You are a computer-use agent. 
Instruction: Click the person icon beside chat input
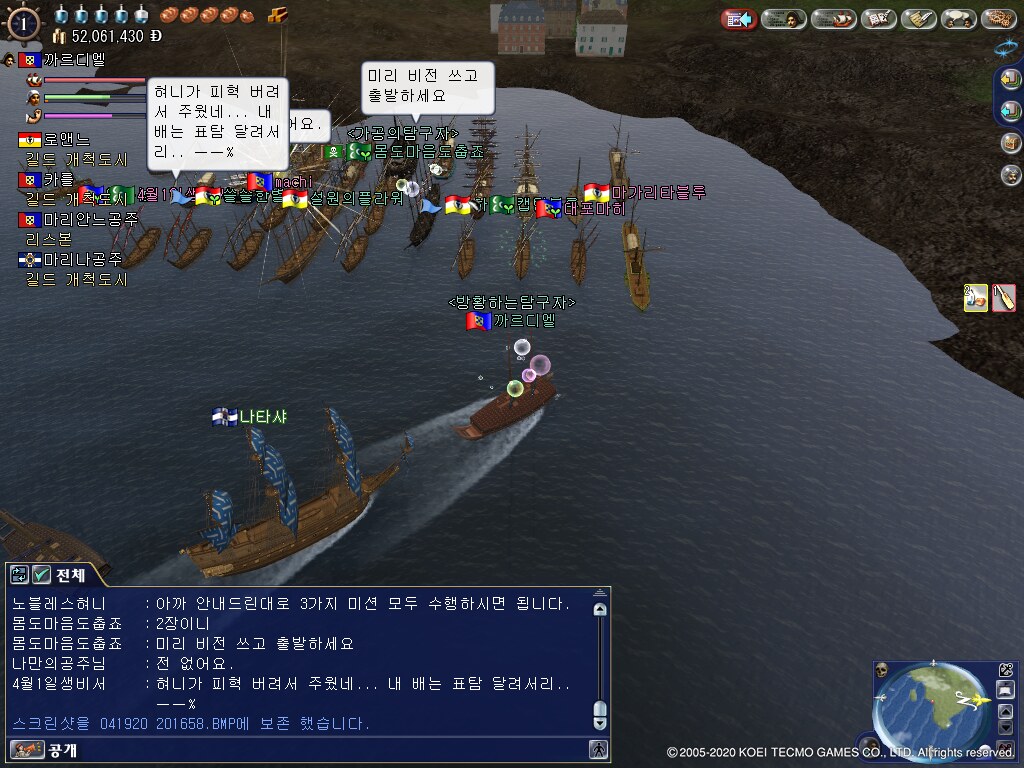coord(598,749)
